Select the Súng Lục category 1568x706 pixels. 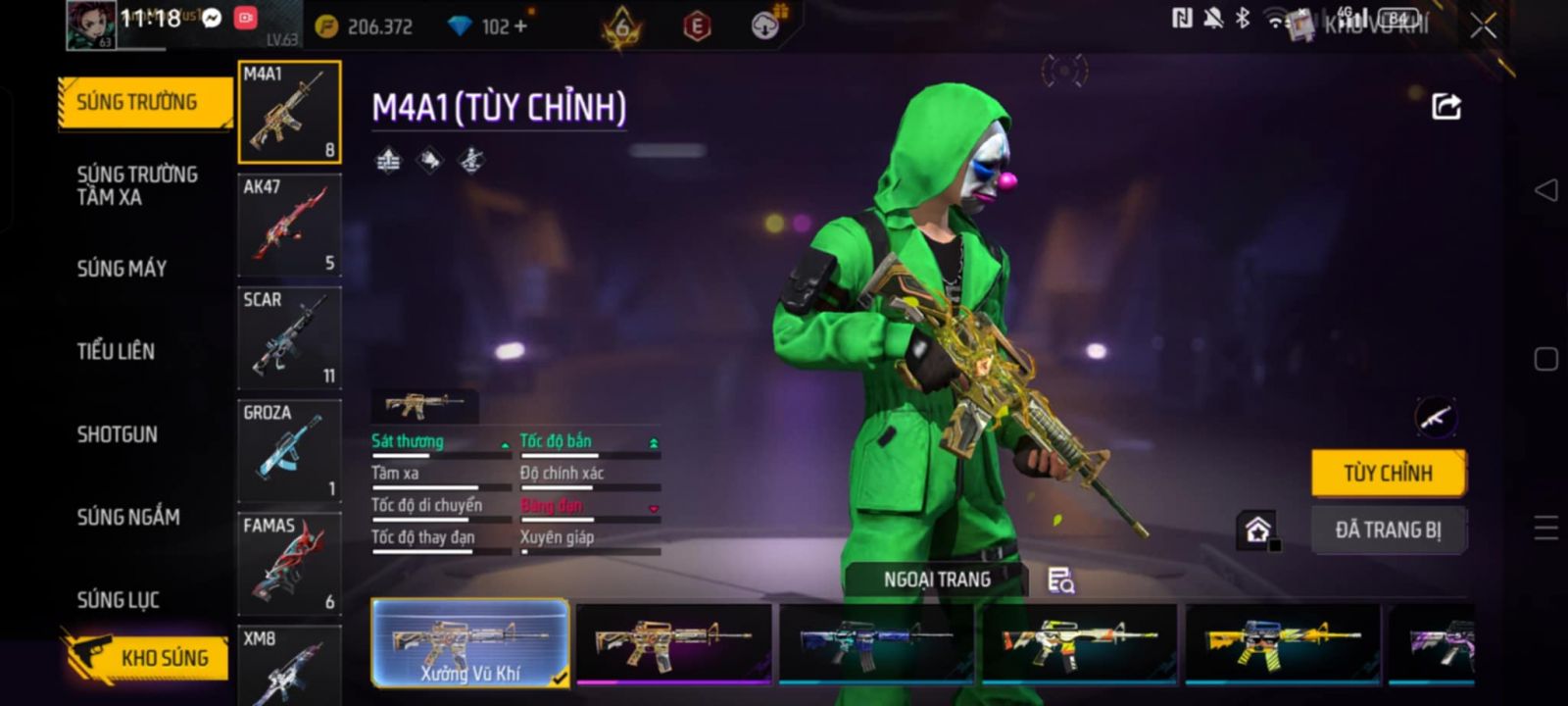pos(119,599)
